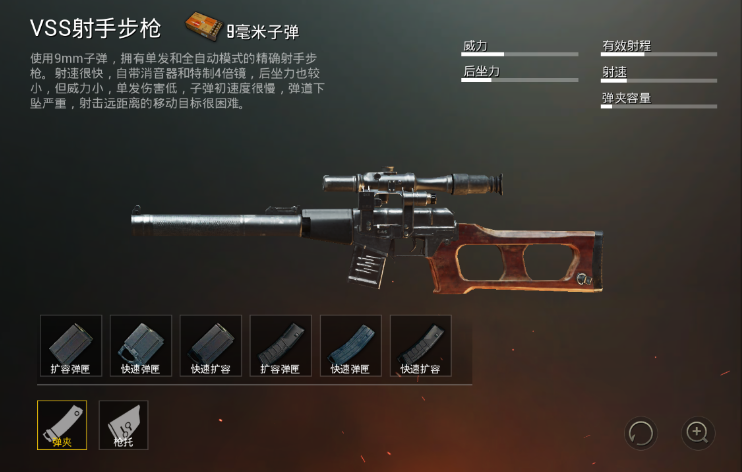742x472 pixels.
Task: Pick the curved blue 快速弹匣 magazine
Action: (351, 346)
